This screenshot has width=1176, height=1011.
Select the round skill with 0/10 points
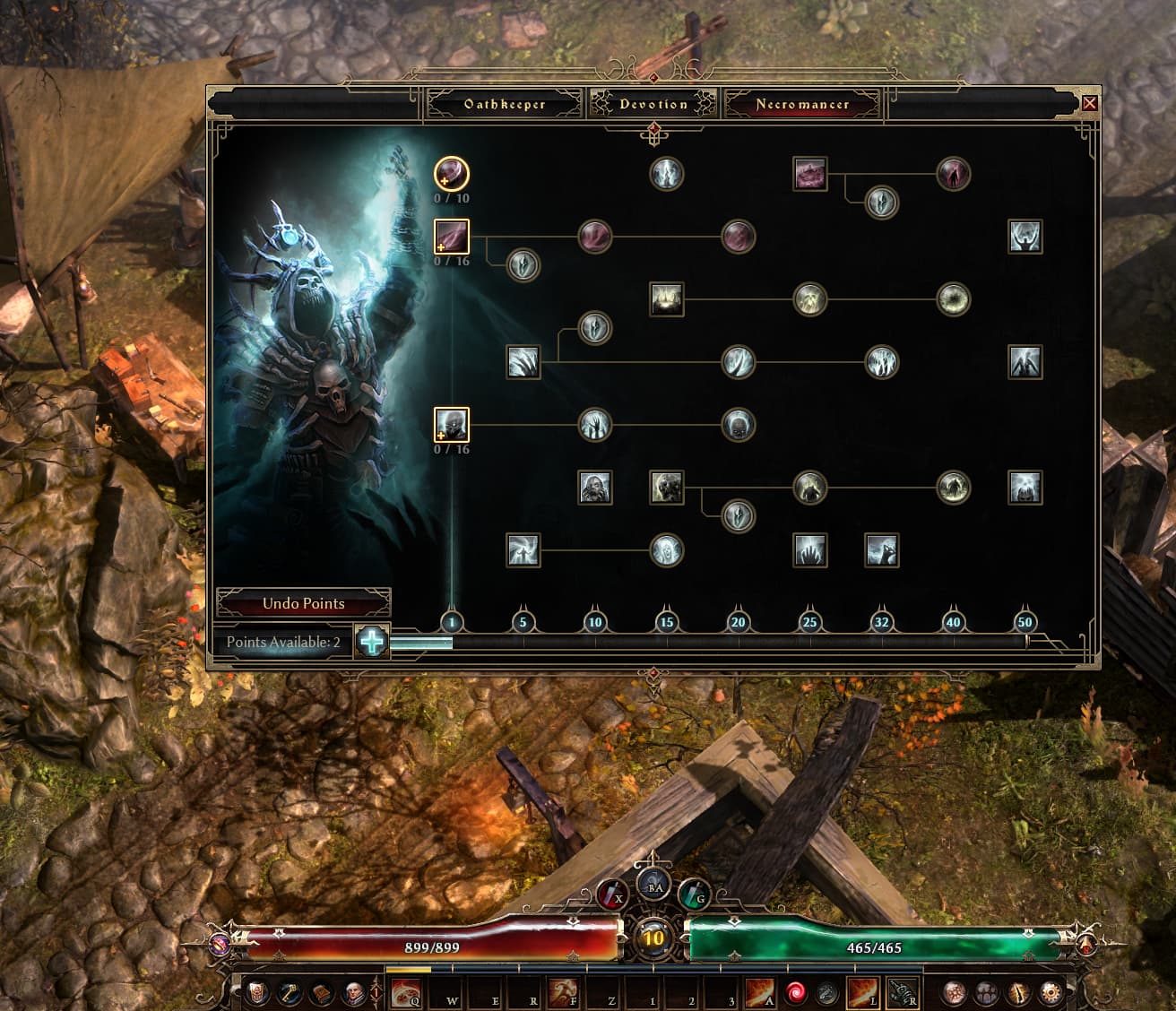click(x=452, y=173)
